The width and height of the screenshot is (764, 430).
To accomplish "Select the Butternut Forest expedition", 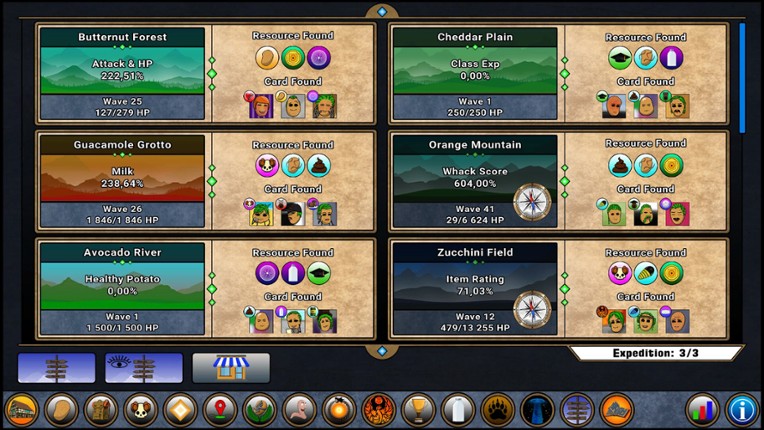I will (122, 73).
